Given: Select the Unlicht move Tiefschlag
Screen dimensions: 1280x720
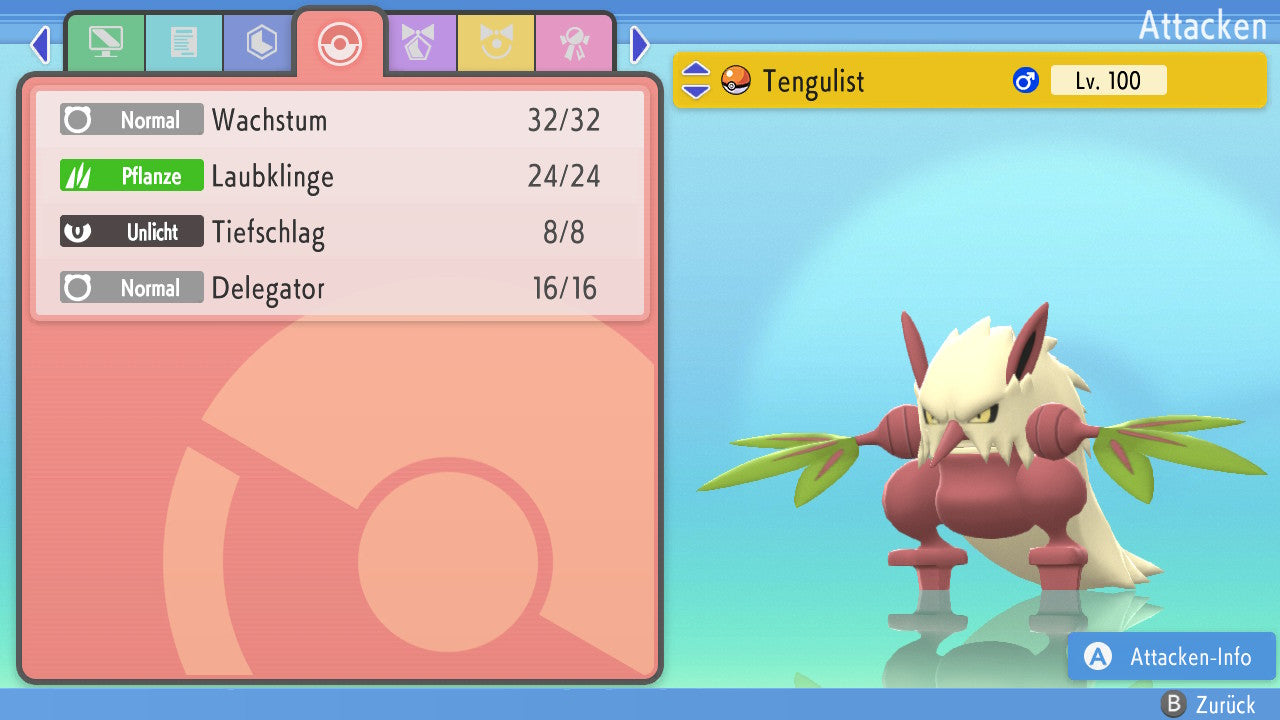Looking at the screenshot, I should (340, 233).
